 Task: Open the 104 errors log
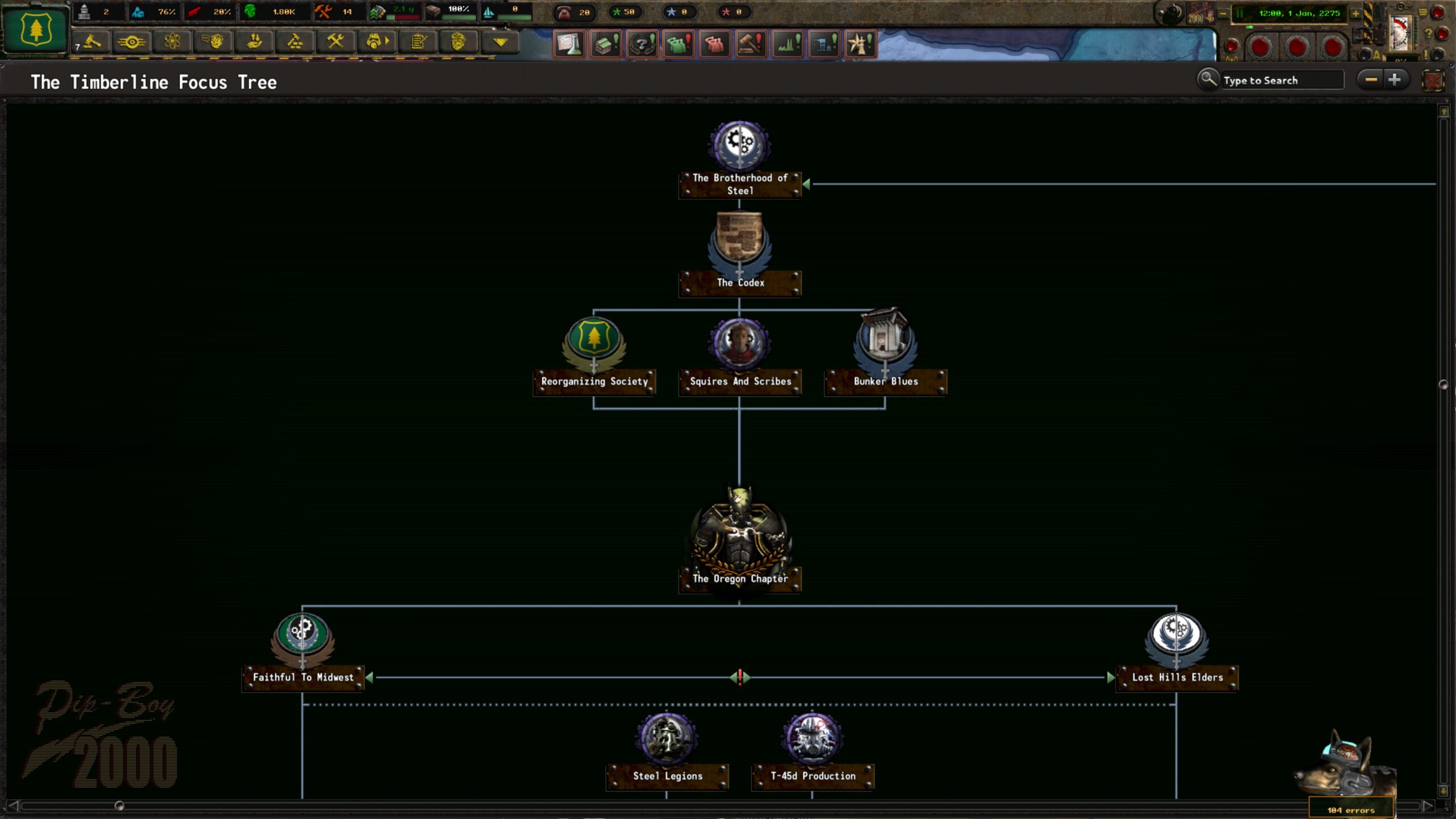tap(1351, 809)
